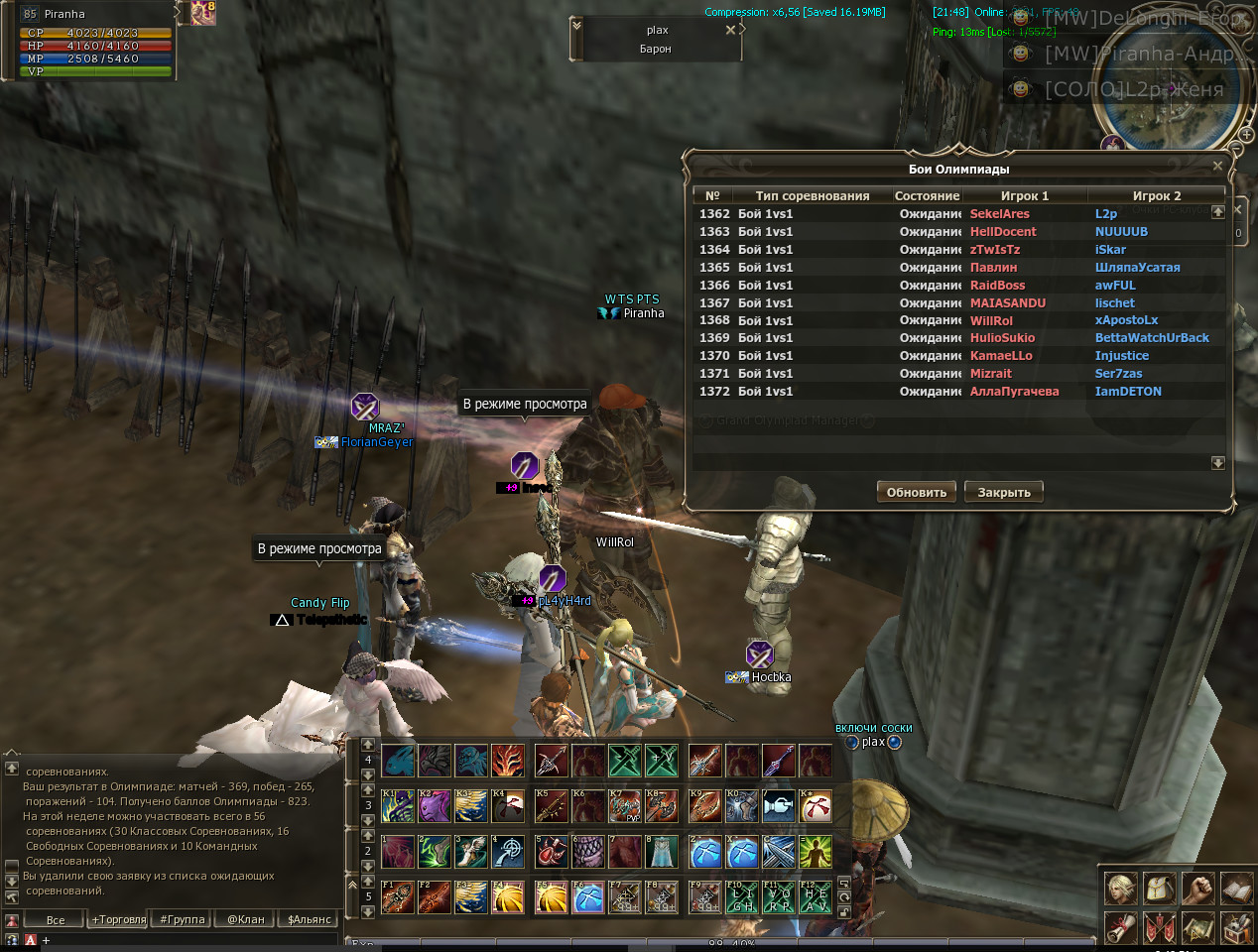Sort matches by Тип соревнования column
Viewport: 1258px width, 952px height.
coord(812,195)
